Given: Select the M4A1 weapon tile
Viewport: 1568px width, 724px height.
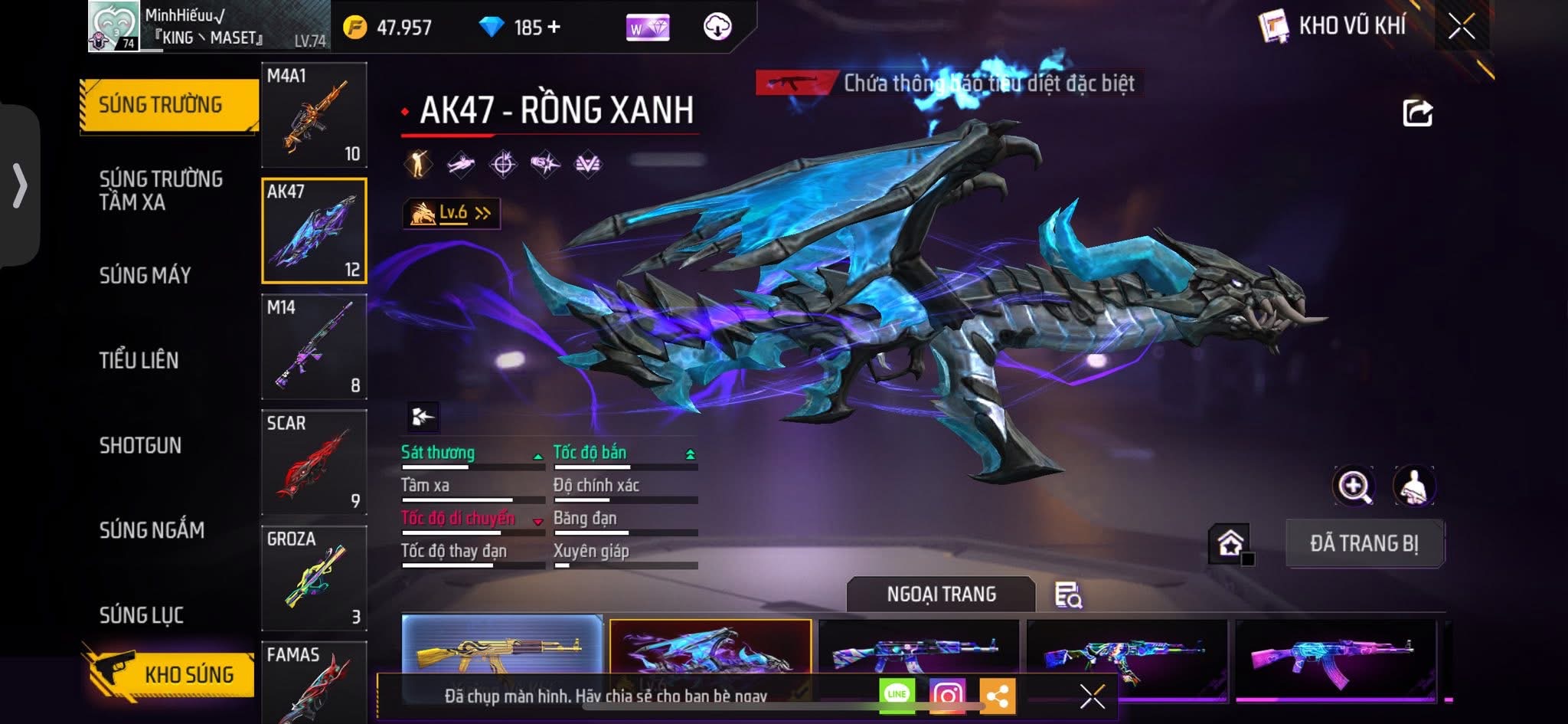Looking at the screenshot, I should 314,115.
